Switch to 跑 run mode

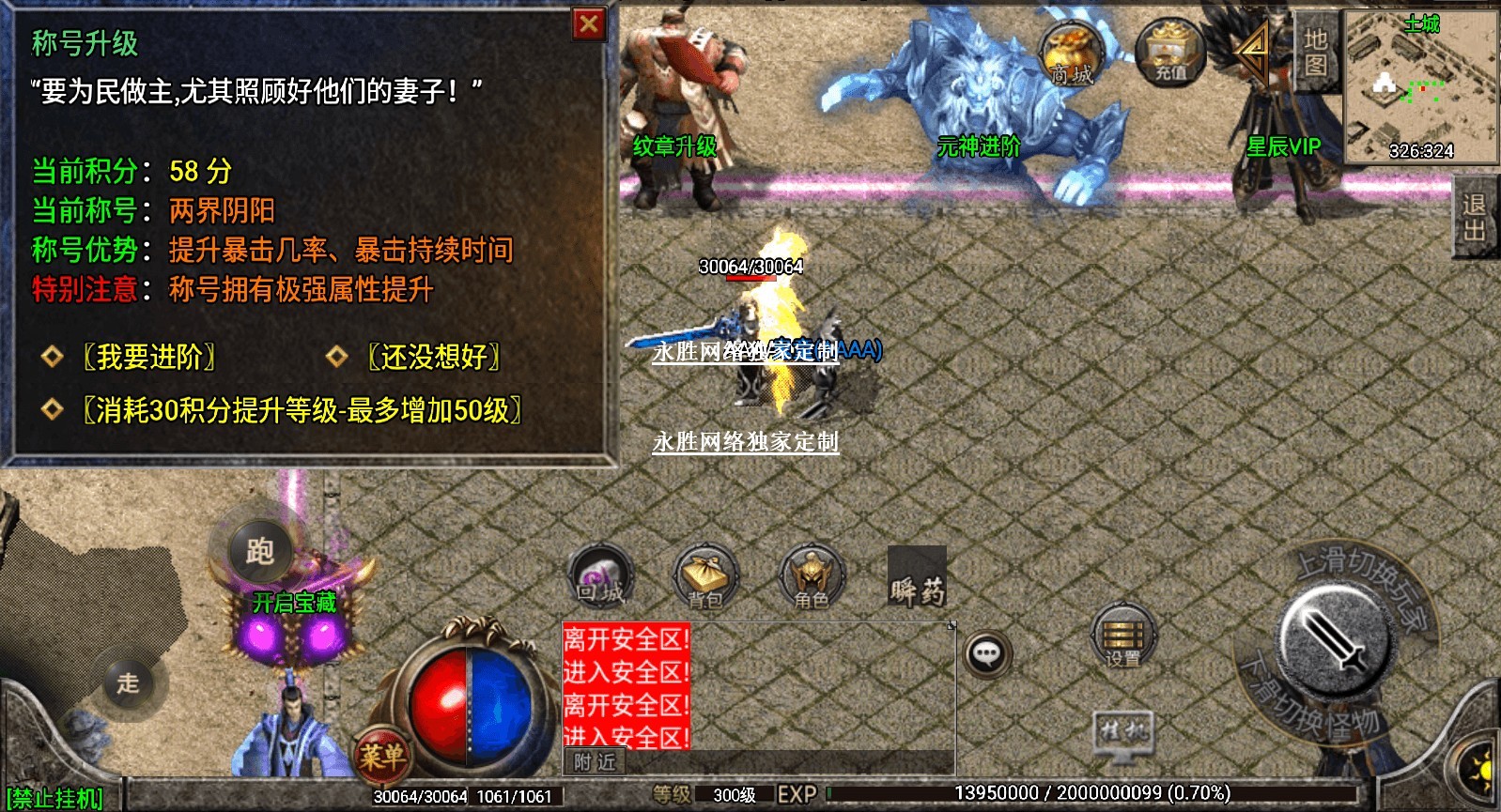[x=260, y=550]
